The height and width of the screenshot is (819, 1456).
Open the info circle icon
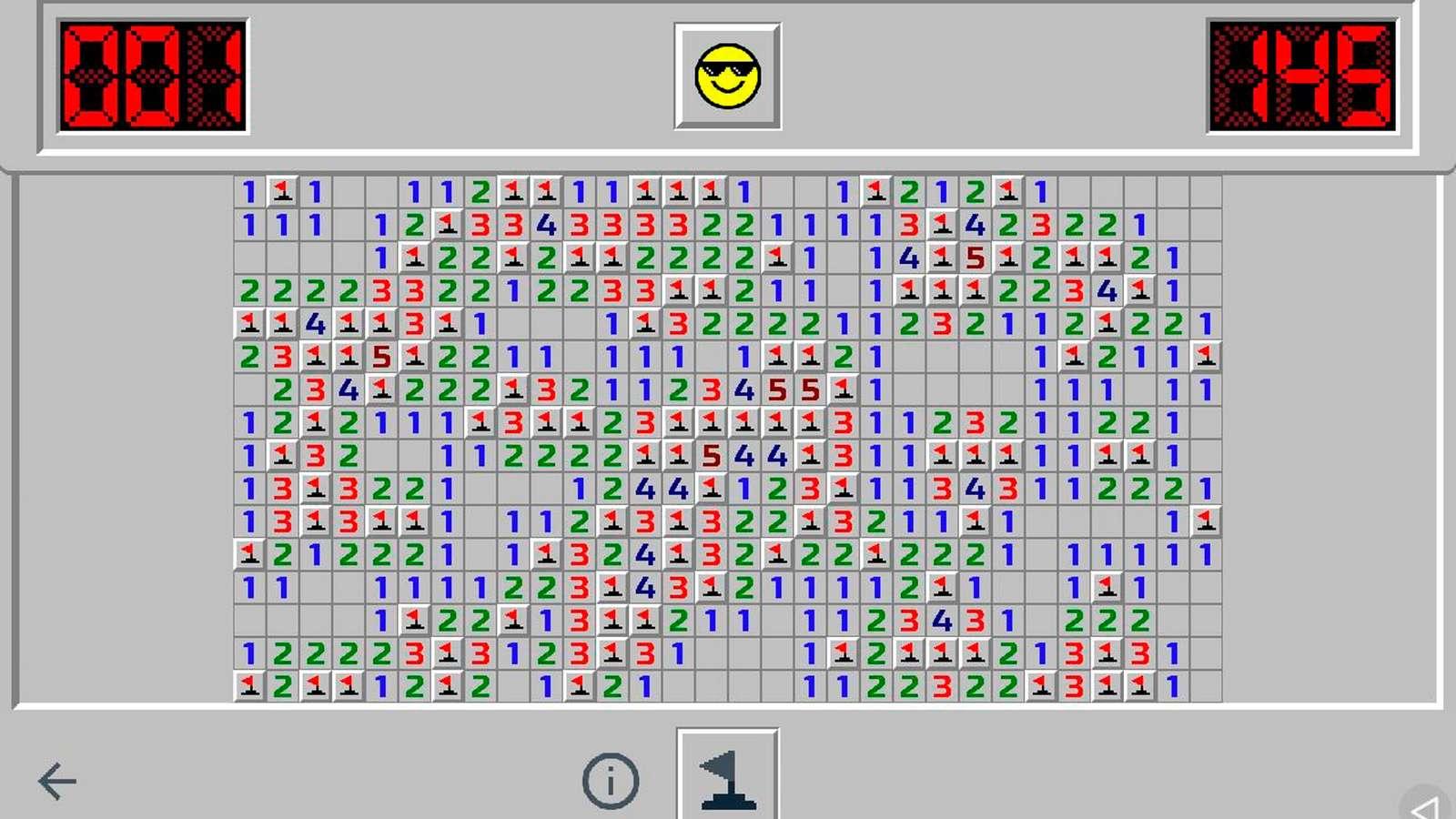click(x=611, y=781)
